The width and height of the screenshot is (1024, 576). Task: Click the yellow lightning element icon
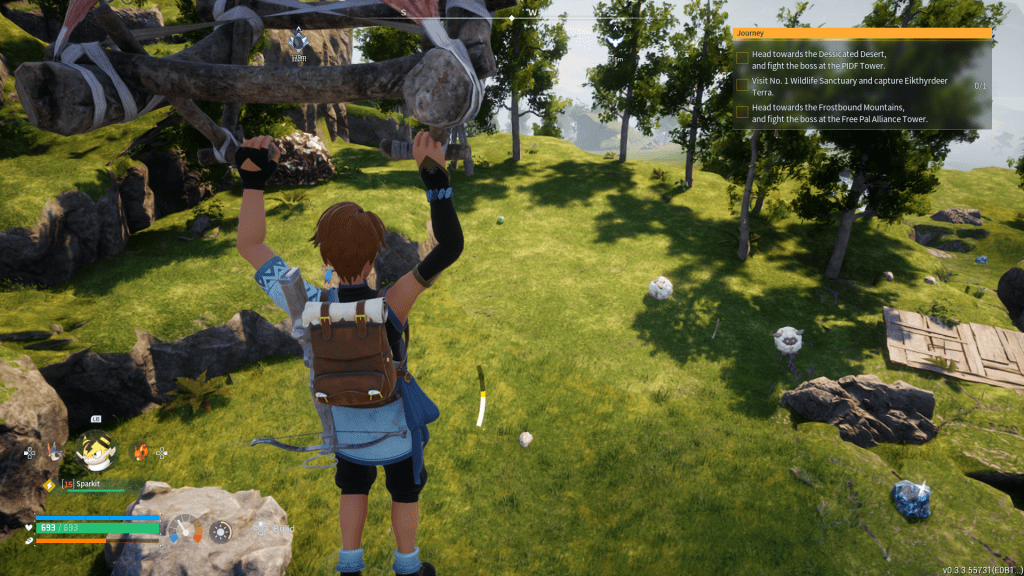pos(48,485)
